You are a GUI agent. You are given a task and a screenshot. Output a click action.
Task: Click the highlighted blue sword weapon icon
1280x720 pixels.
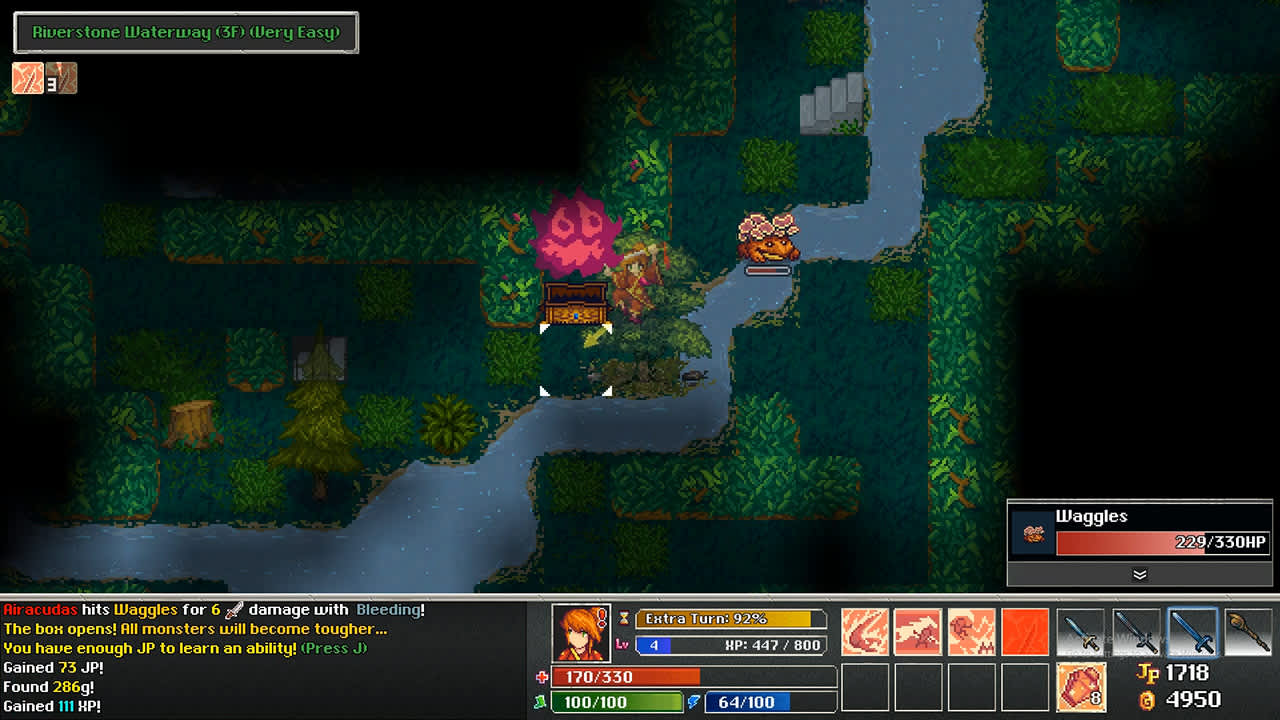pos(1194,631)
